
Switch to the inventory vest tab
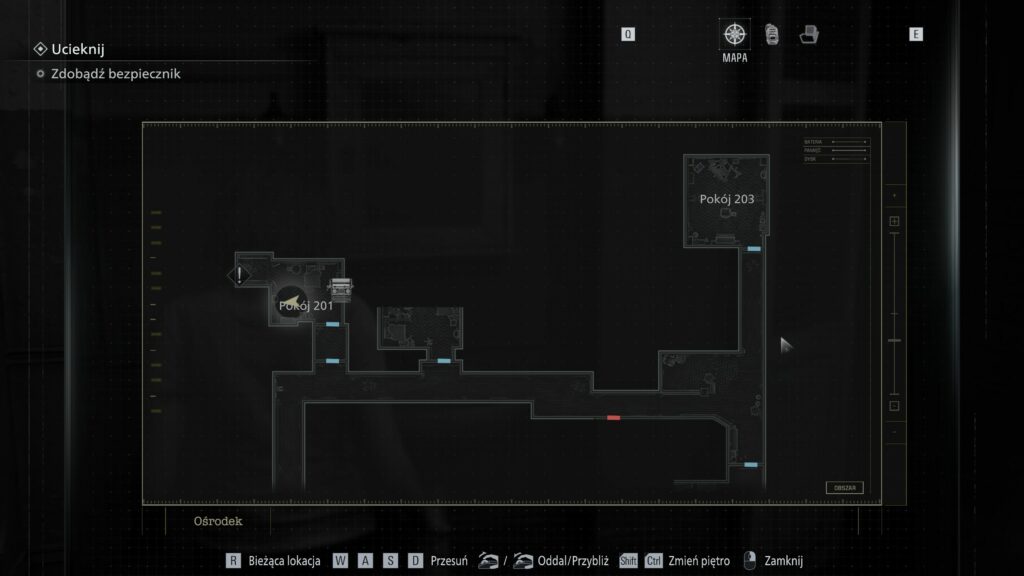point(772,35)
